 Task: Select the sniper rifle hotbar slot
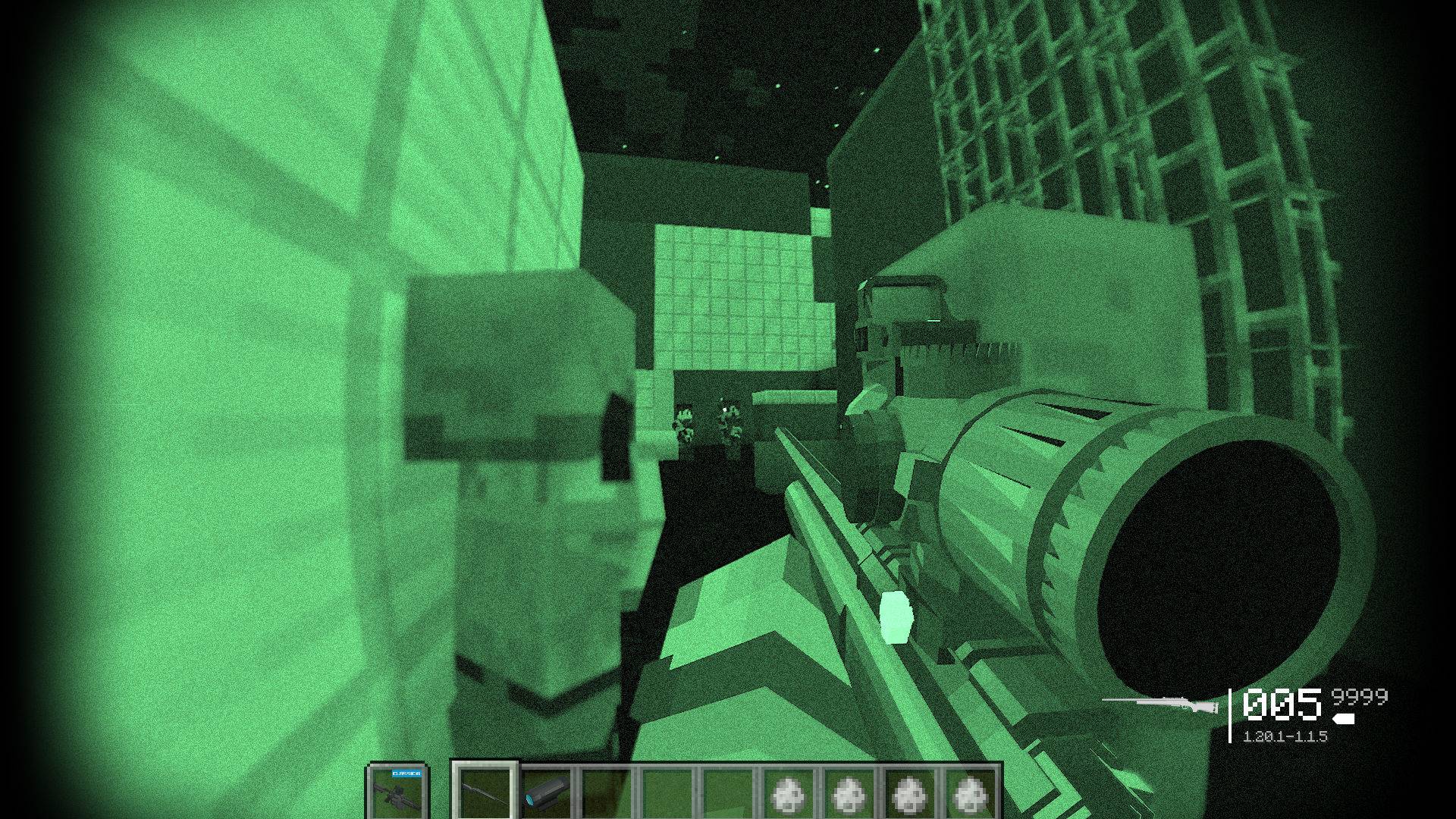(x=485, y=792)
